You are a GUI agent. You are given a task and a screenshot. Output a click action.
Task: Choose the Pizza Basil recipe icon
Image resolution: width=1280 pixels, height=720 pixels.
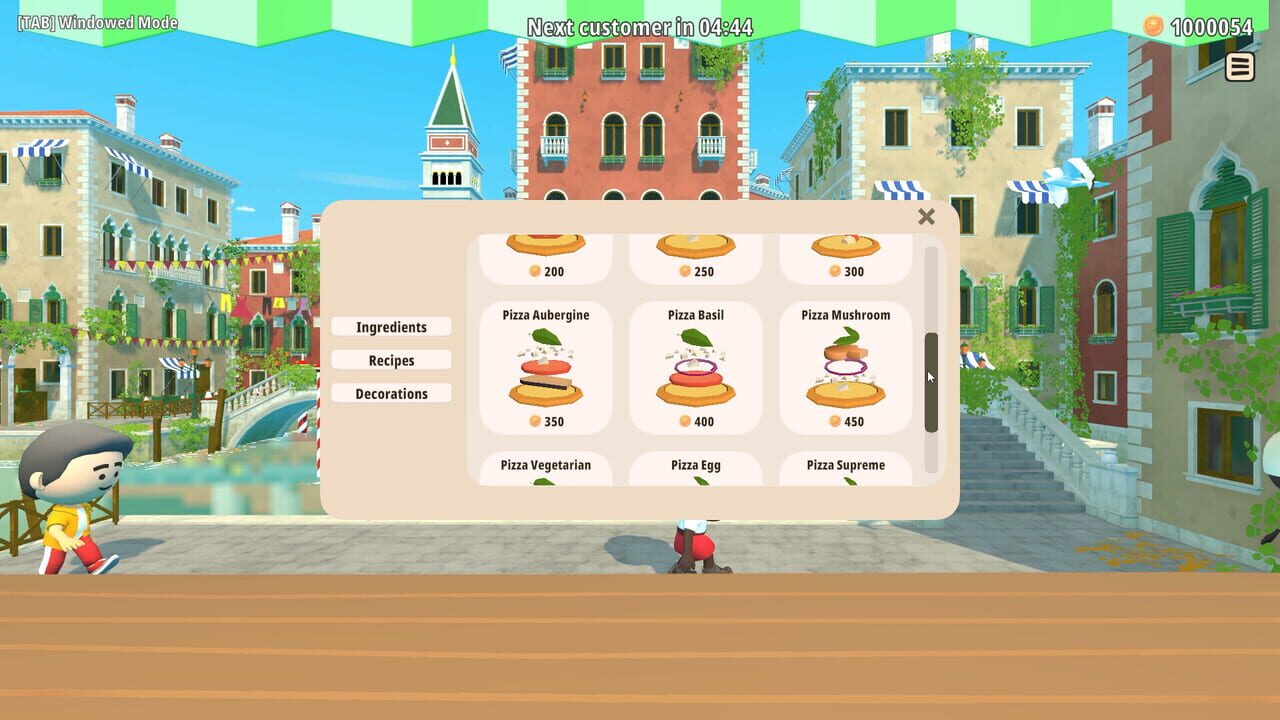pyautogui.click(x=696, y=370)
